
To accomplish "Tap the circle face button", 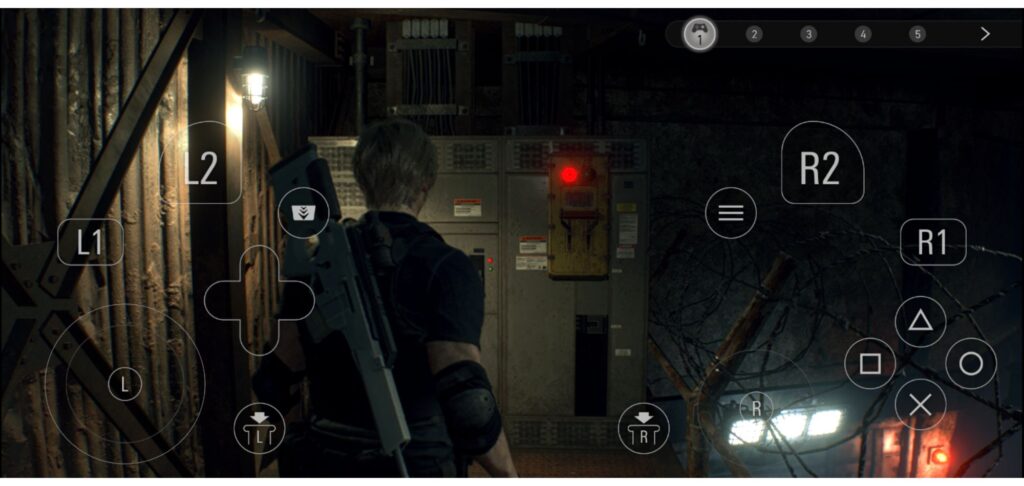I will pos(970,363).
